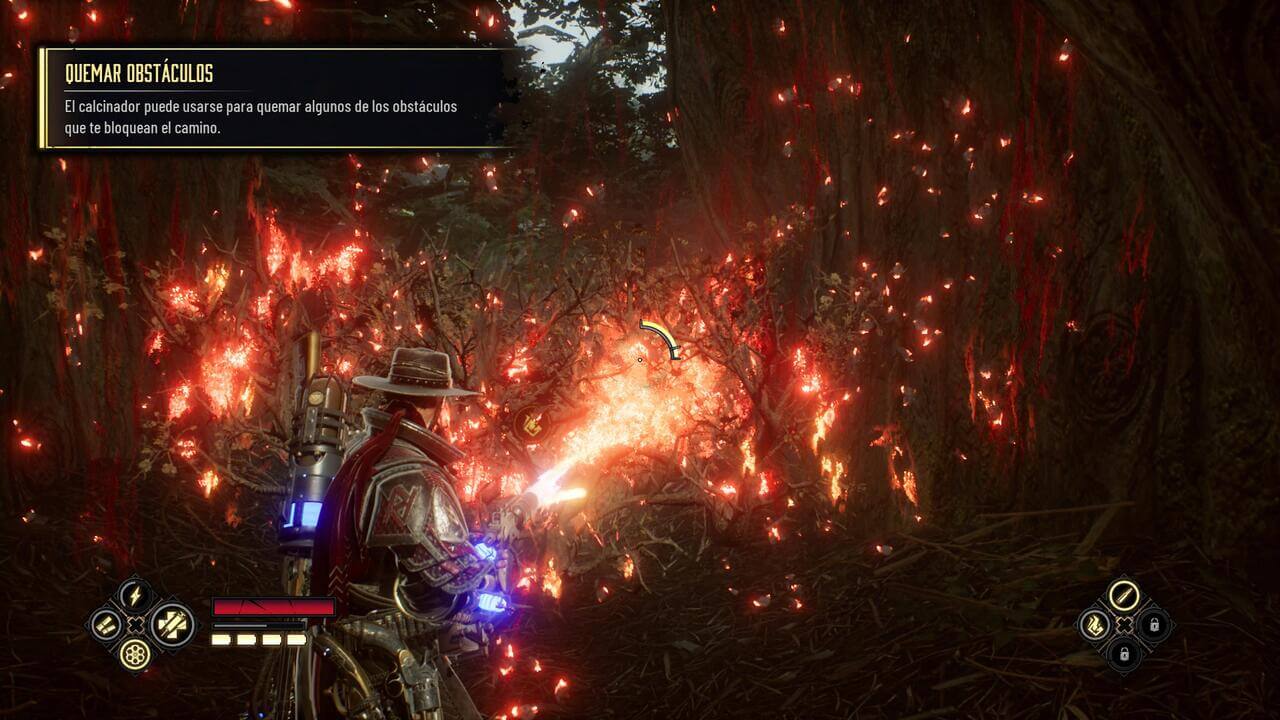Image resolution: width=1280 pixels, height=720 pixels.
Task: Switch to the flame scorcher ammo slot
Action: tap(1095, 626)
